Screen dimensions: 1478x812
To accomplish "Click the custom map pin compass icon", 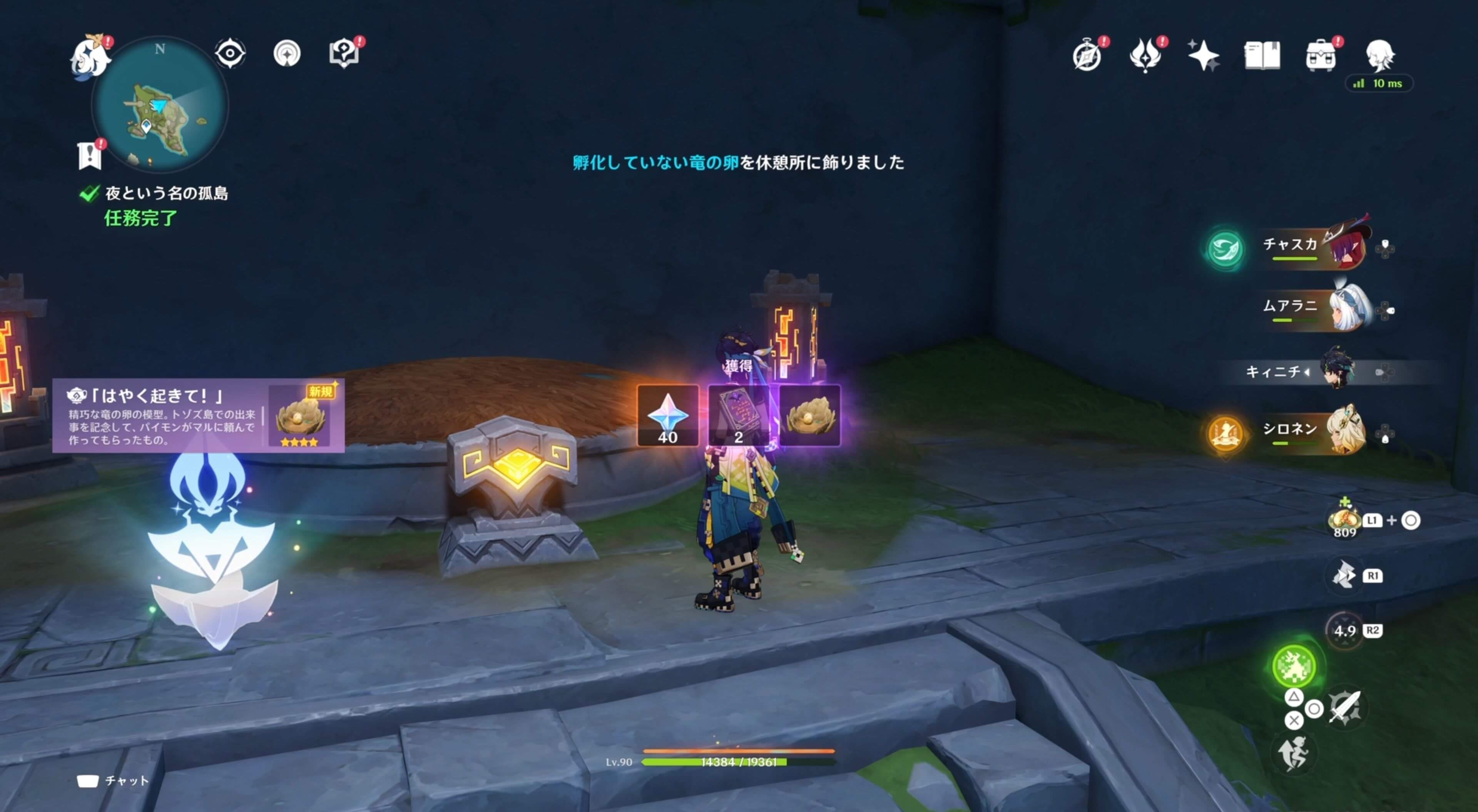I will click(287, 53).
